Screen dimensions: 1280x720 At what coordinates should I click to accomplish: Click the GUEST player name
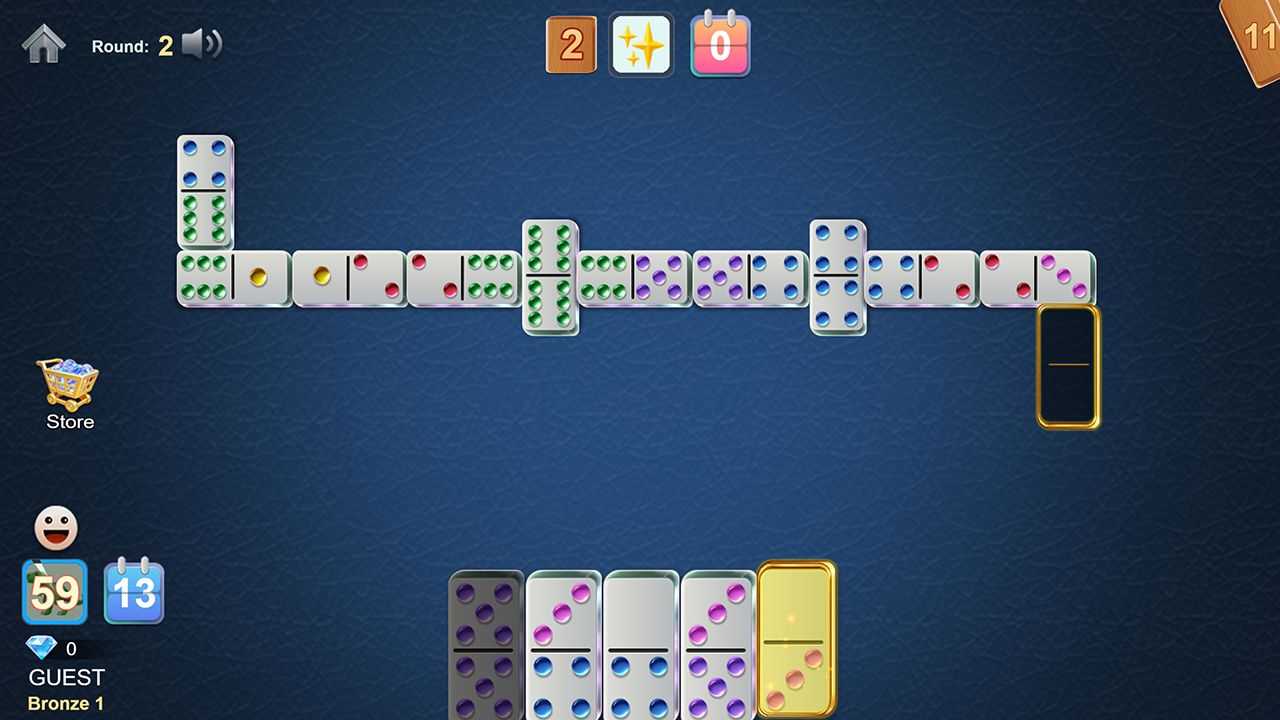pyautogui.click(x=64, y=677)
